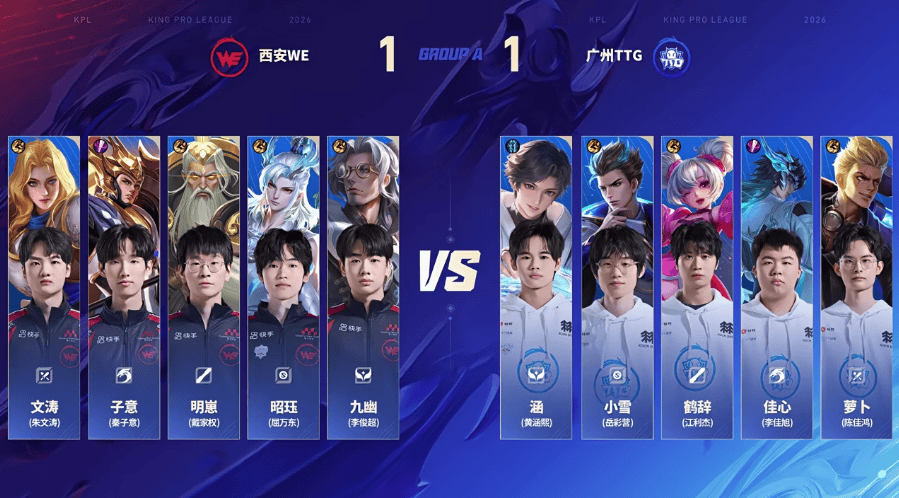899x498 pixels.
Task: Choose the 子意 player card
Action: pos(124,288)
